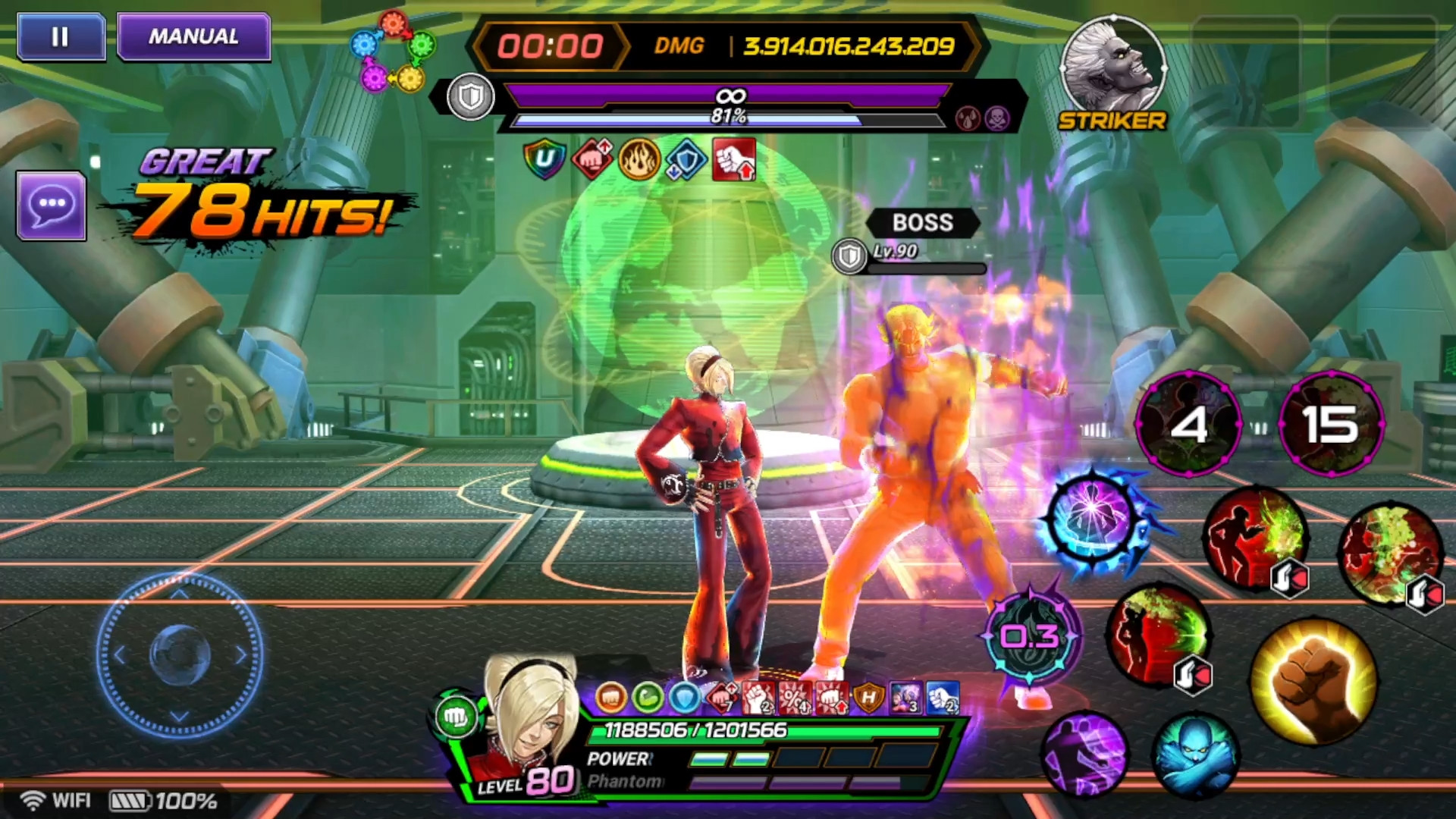Tap the golden fist basic attack button
1456x819 pixels.
pos(1313,680)
